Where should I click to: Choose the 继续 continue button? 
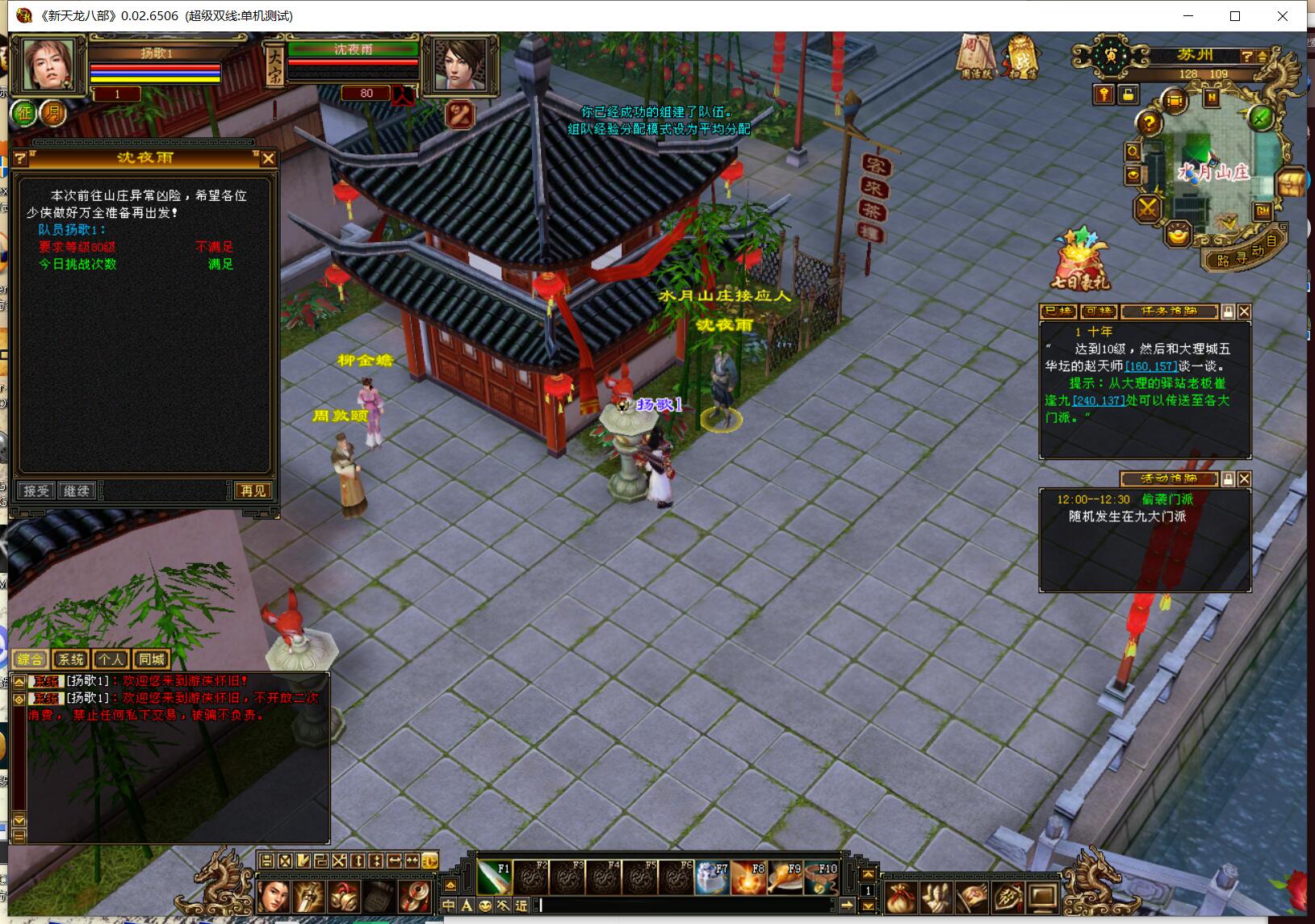click(x=77, y=491)
